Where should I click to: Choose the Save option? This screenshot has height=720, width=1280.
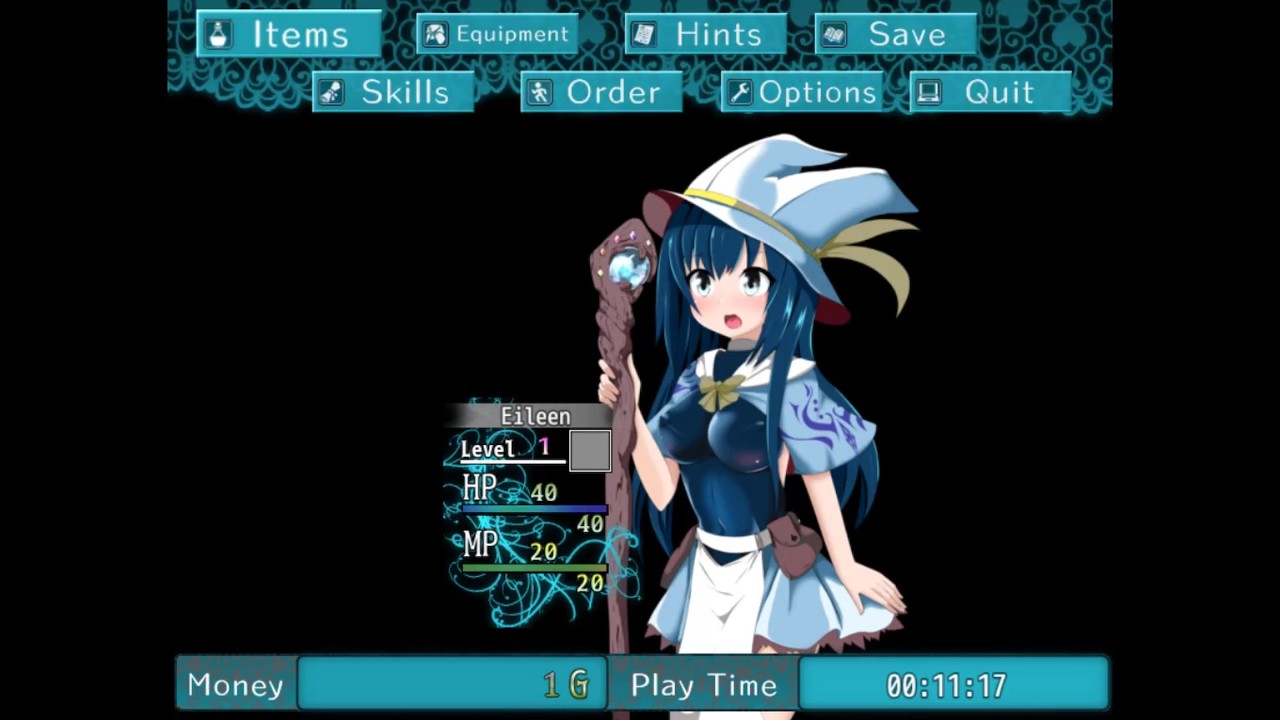click(x=895, y=34)
